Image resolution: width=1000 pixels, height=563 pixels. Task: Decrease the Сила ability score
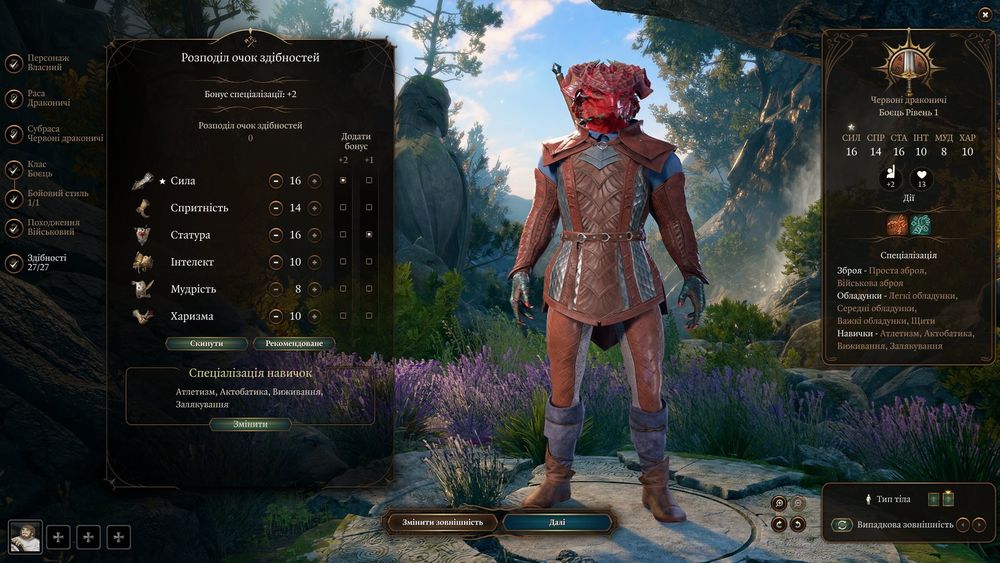coord(276,181)
